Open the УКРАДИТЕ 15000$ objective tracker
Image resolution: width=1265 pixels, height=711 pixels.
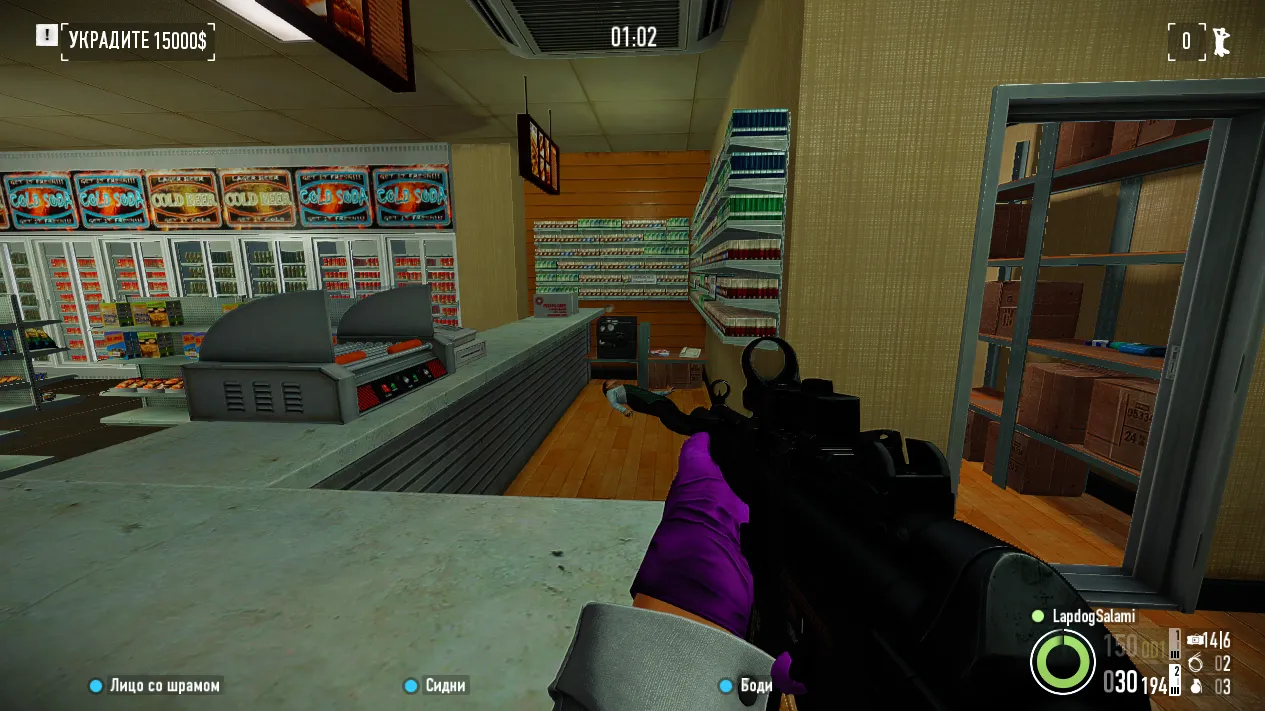139,40
